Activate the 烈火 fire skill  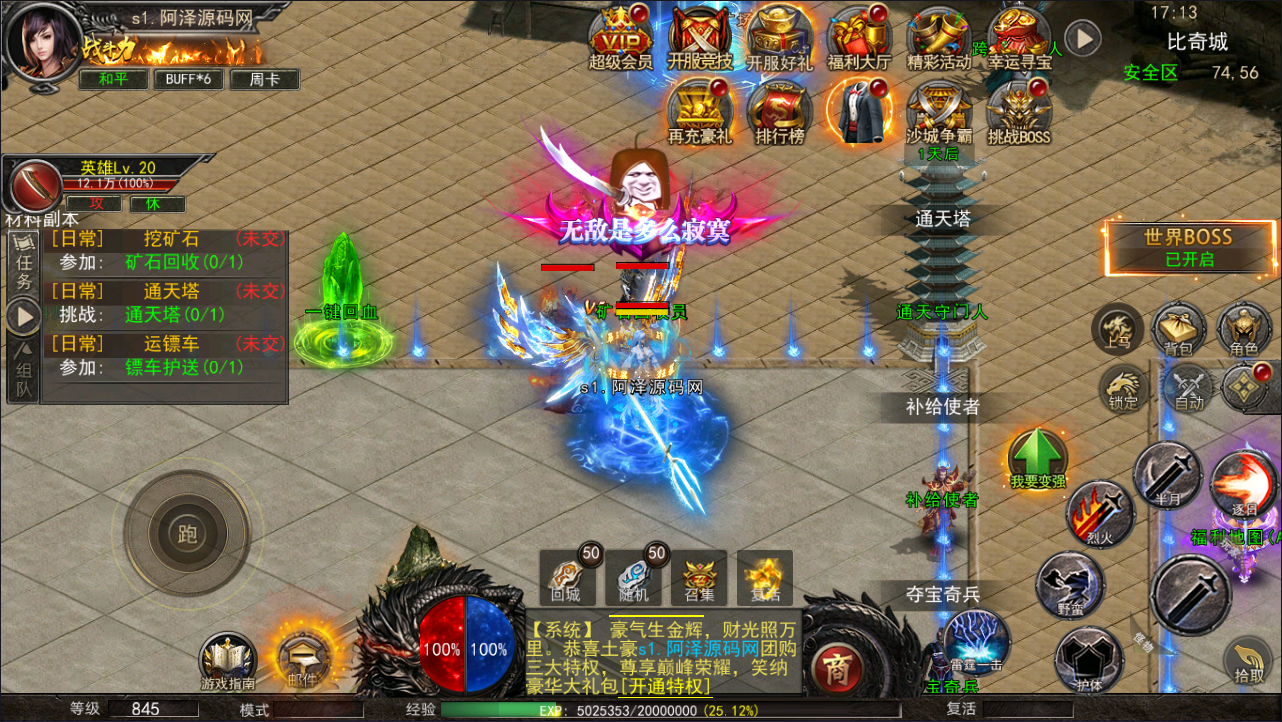pyautogui.click(x=1100, y=513)
